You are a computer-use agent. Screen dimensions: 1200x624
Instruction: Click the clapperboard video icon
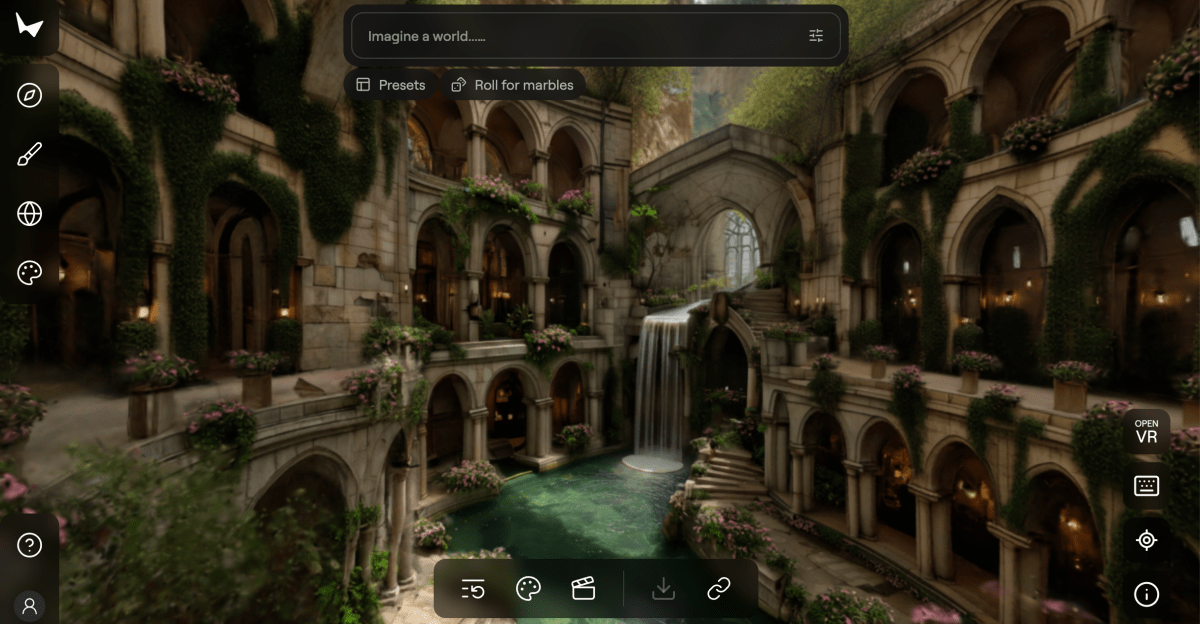click(x=583, y=589)
